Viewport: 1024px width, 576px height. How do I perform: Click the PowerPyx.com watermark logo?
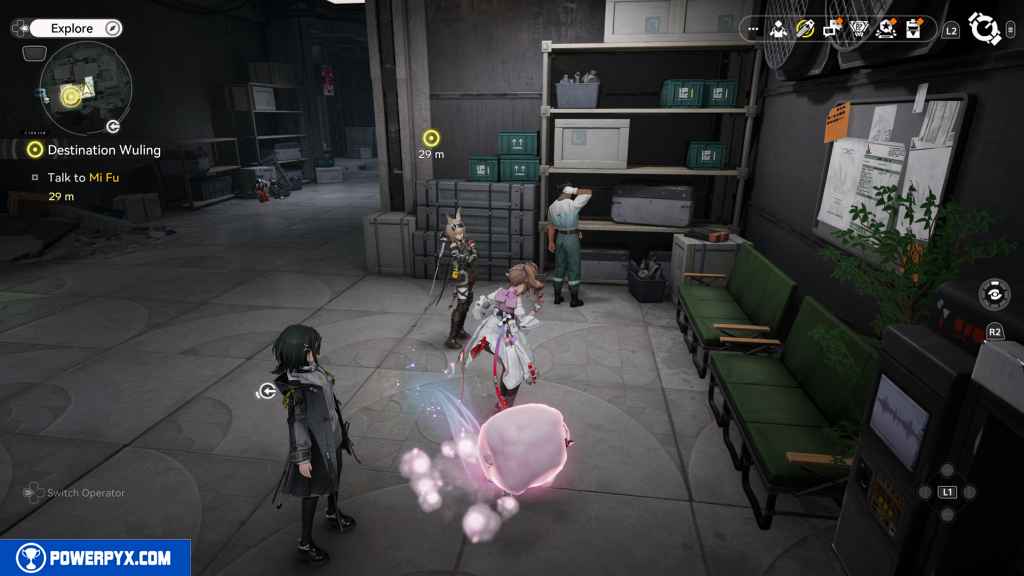point(95,558)
